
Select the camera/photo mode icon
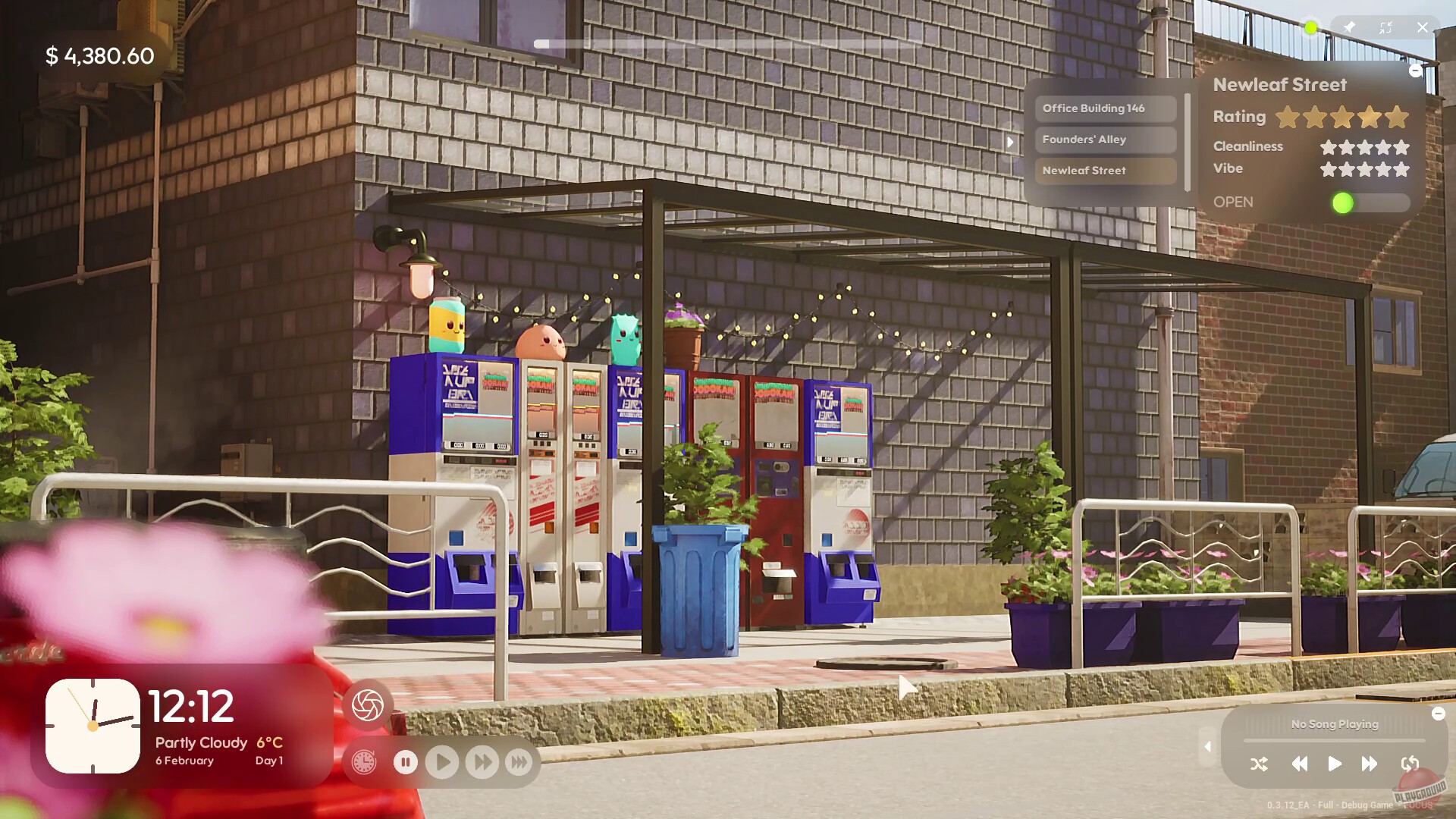point(367,704)
